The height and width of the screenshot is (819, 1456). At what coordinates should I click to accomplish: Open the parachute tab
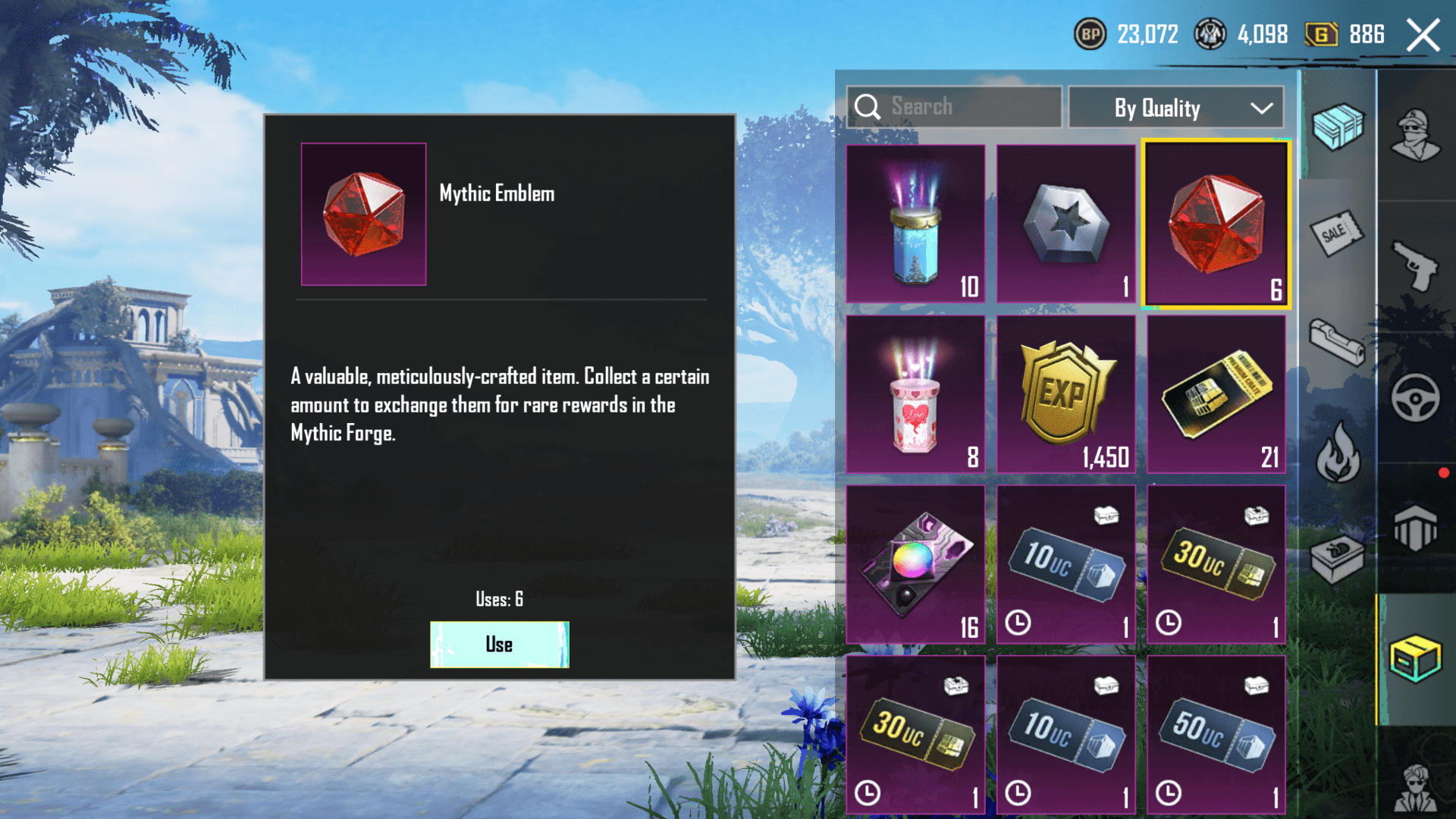click(x=1415, y=528)
